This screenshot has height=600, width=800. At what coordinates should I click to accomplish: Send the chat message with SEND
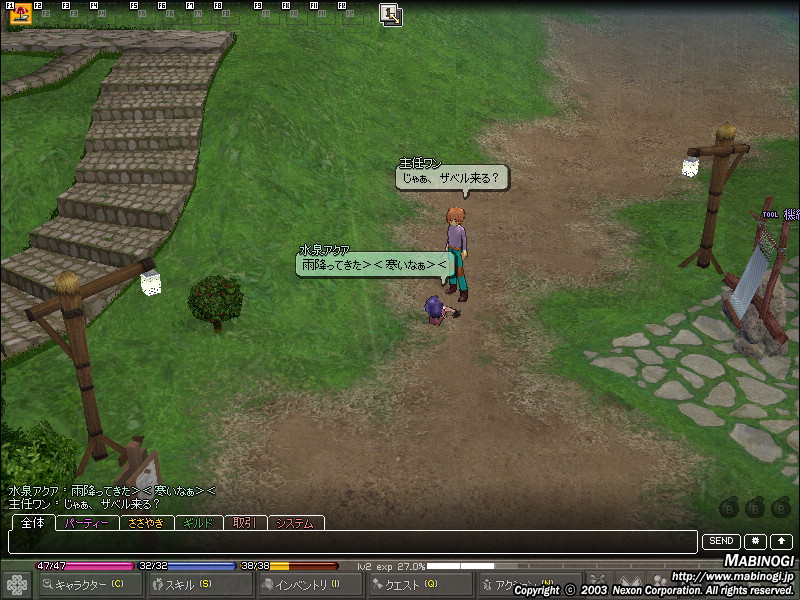721,542
